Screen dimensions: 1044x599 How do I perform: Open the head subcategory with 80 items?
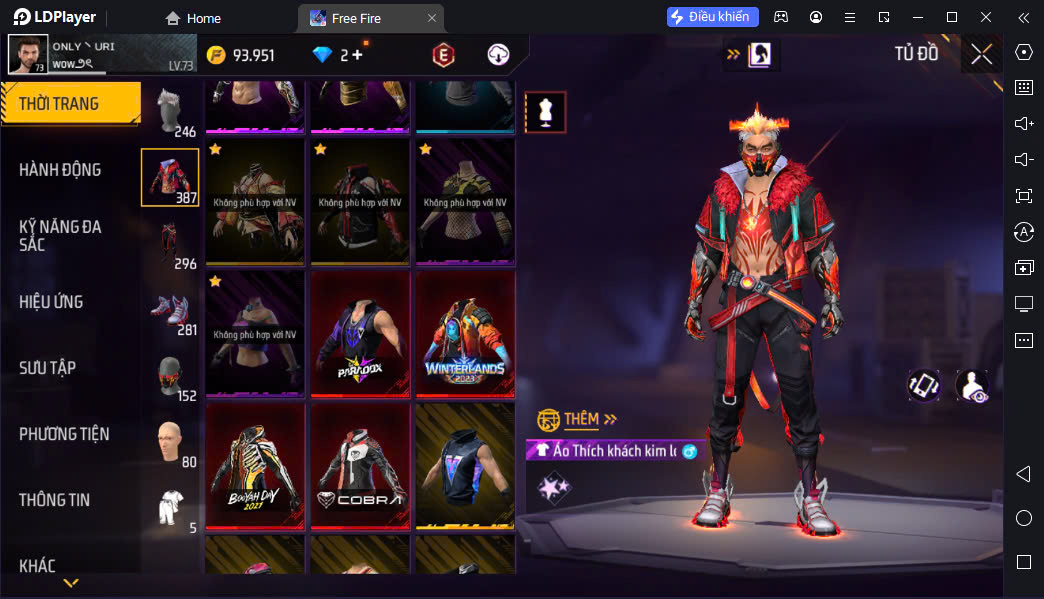(x=170, y=443)
